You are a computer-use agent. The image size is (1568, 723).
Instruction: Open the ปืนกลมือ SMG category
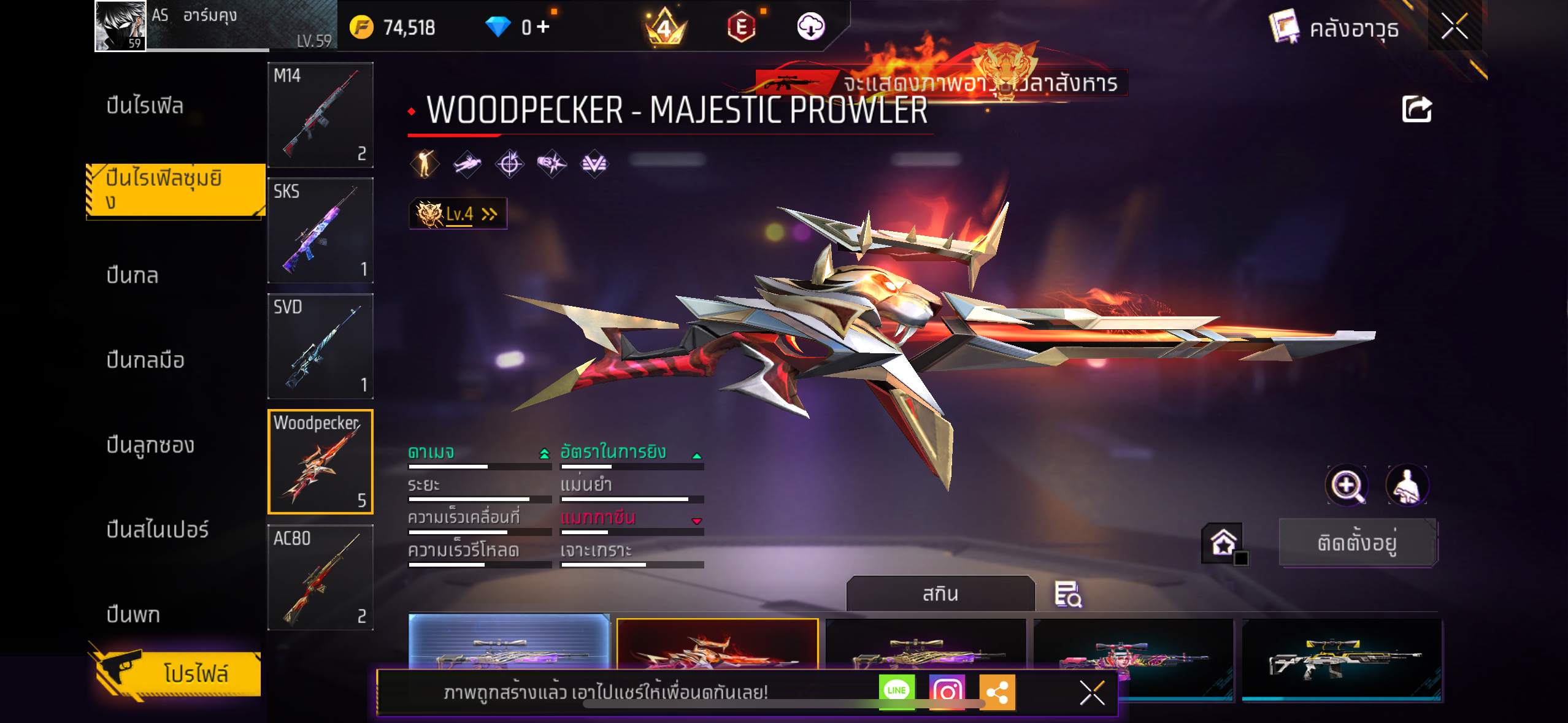pyautogui.click(x=145, y=361)
